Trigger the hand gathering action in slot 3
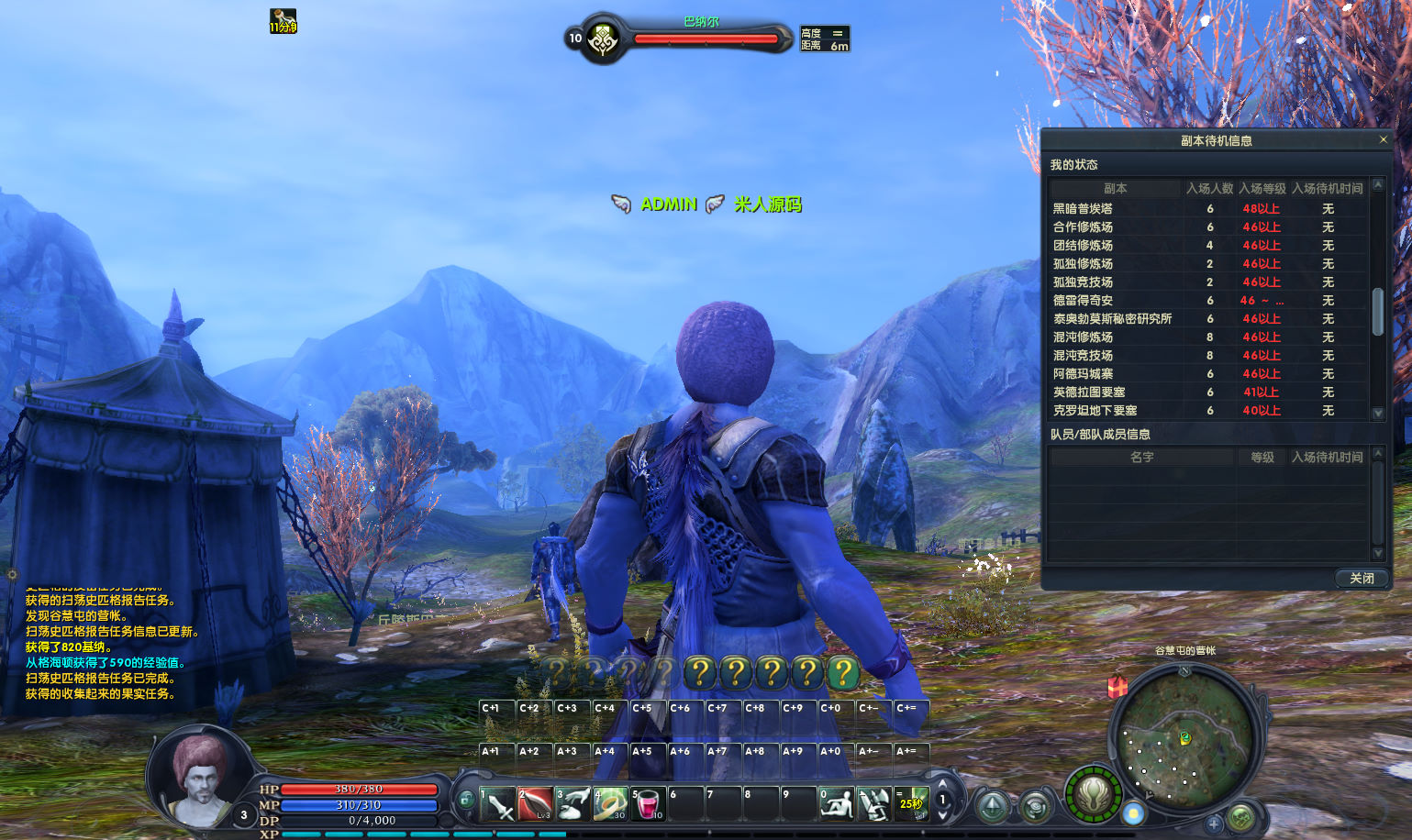Image resolution: width=1412 pixels, height=840 pixels. [573, 804]
